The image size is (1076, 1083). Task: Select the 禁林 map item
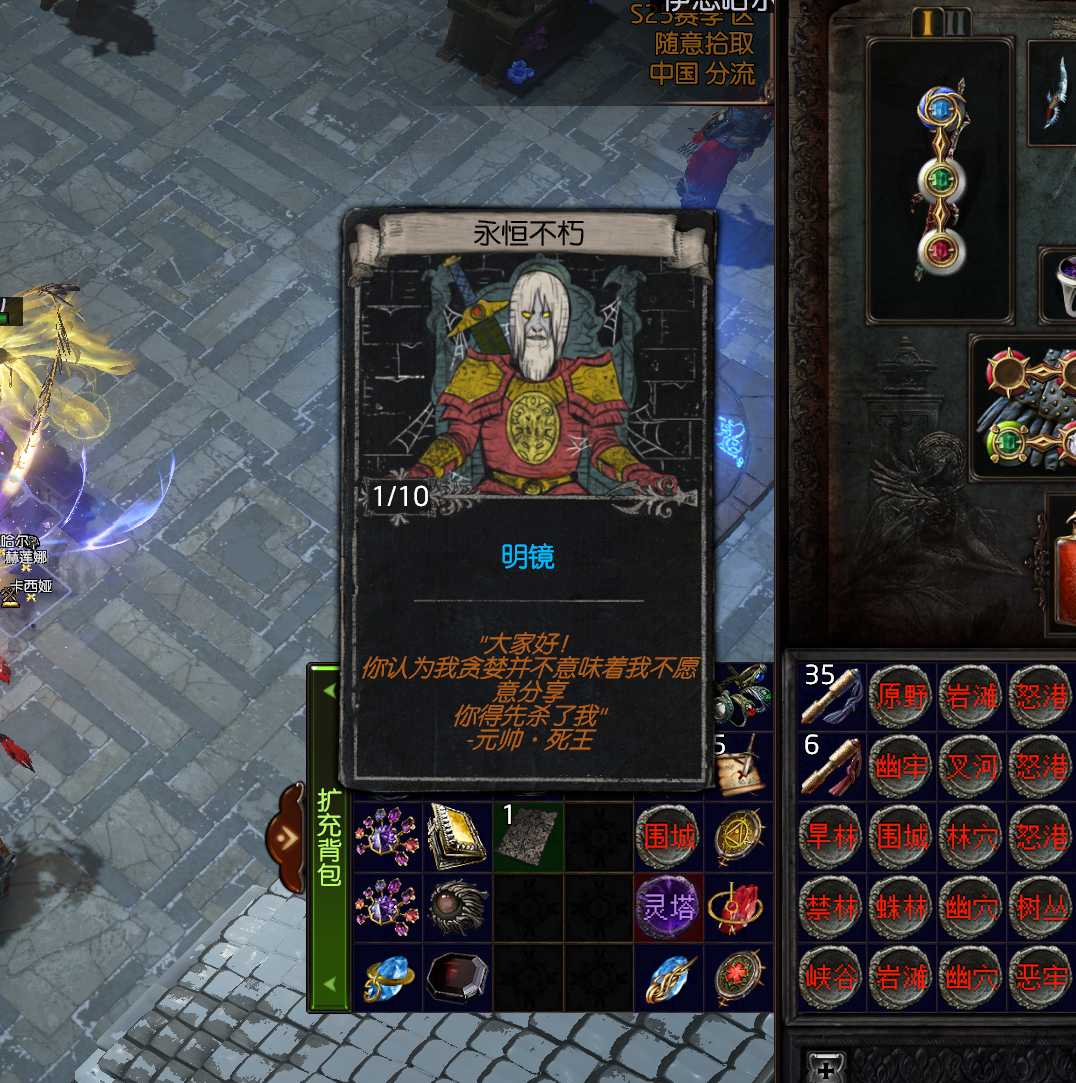pos(832,906)
